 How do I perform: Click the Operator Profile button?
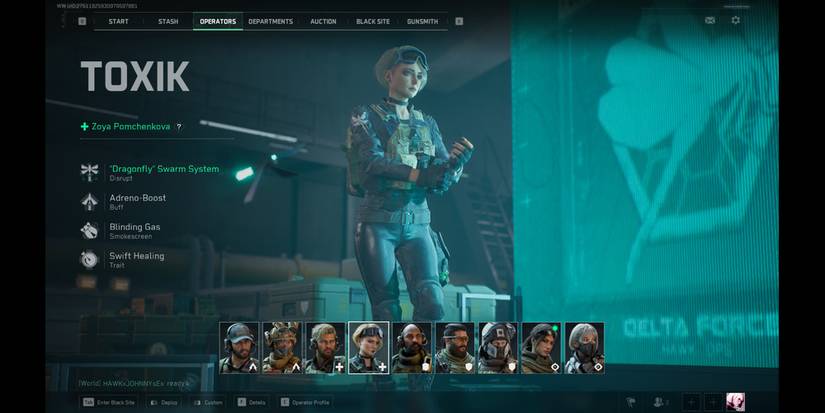pyautogui.click(x=307, y=402)
